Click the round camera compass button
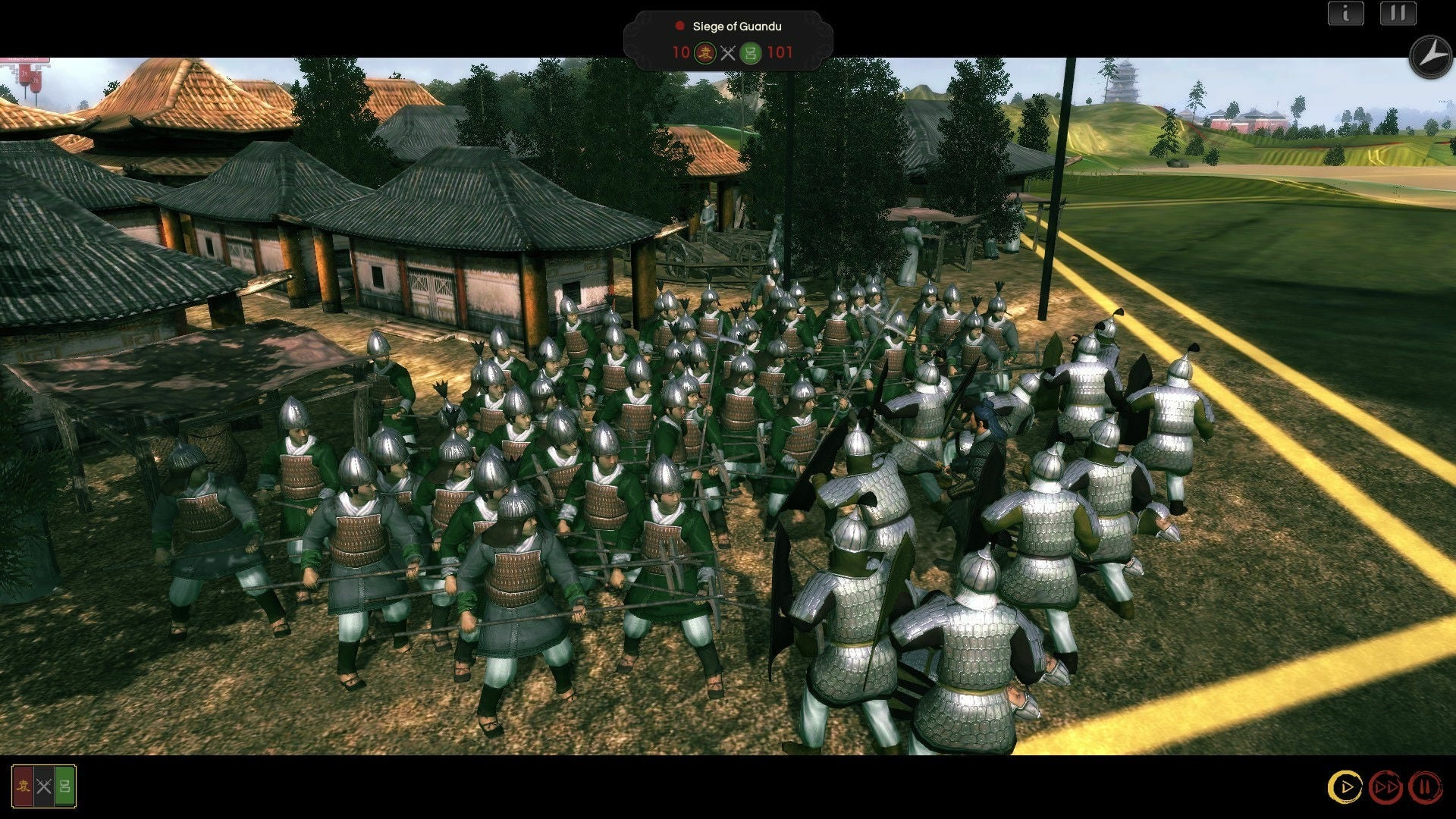1456x819 pixels. (x=1429, y=56)
